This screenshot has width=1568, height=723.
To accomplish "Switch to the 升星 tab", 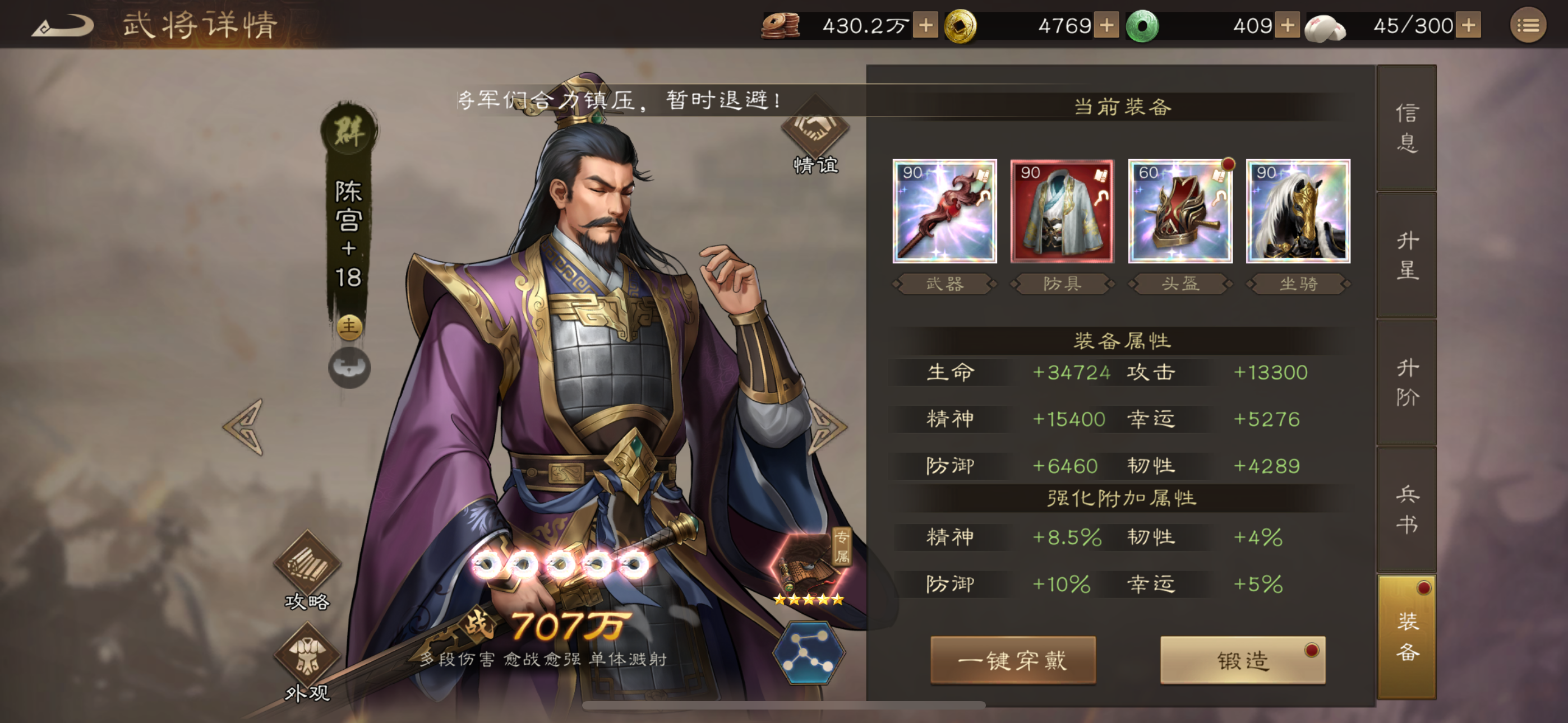I will click(1408, 257).
